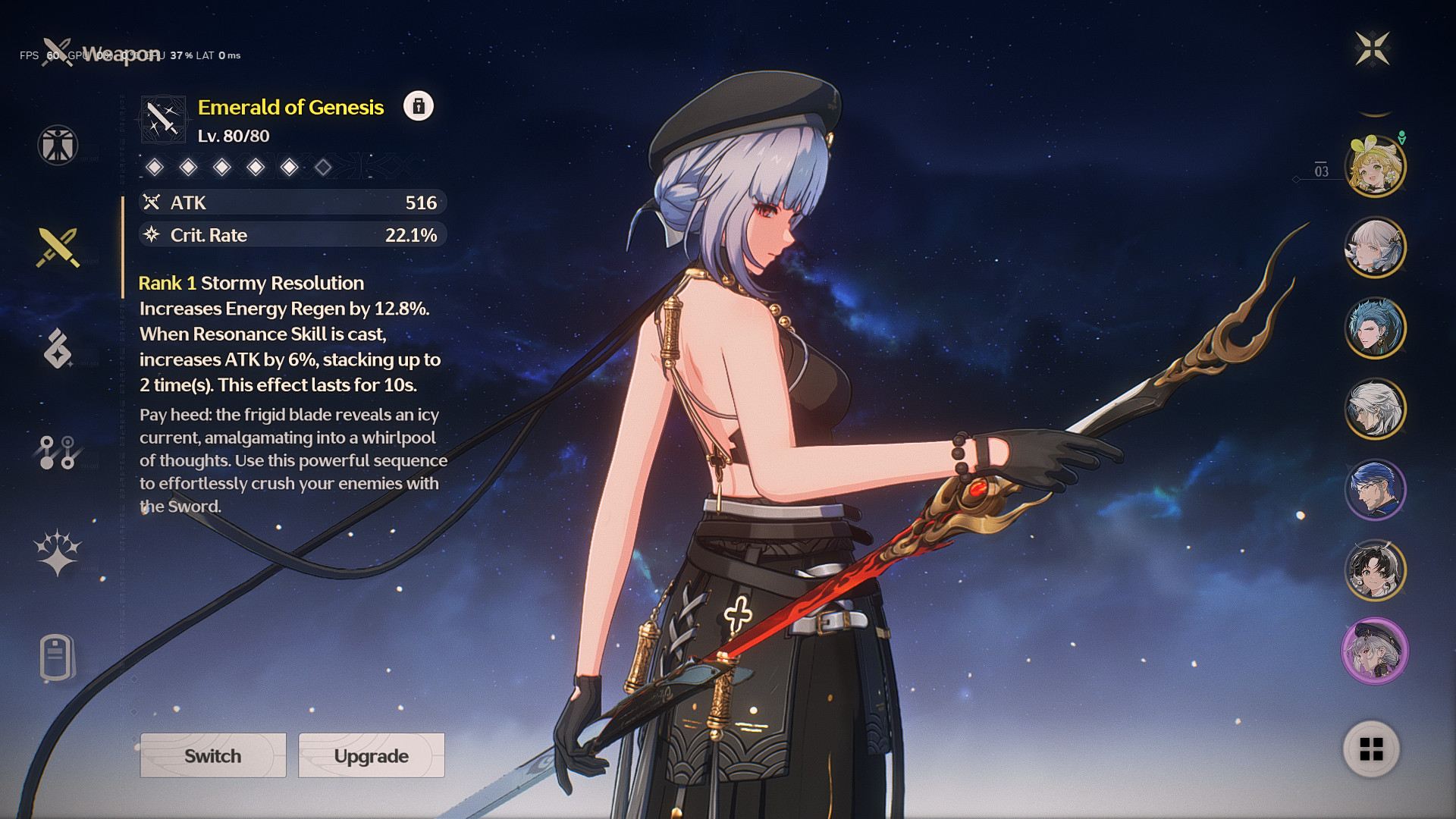1456x819 pixels.
Task: Open the weapon Upgrade screen
Action: [372, 755]
